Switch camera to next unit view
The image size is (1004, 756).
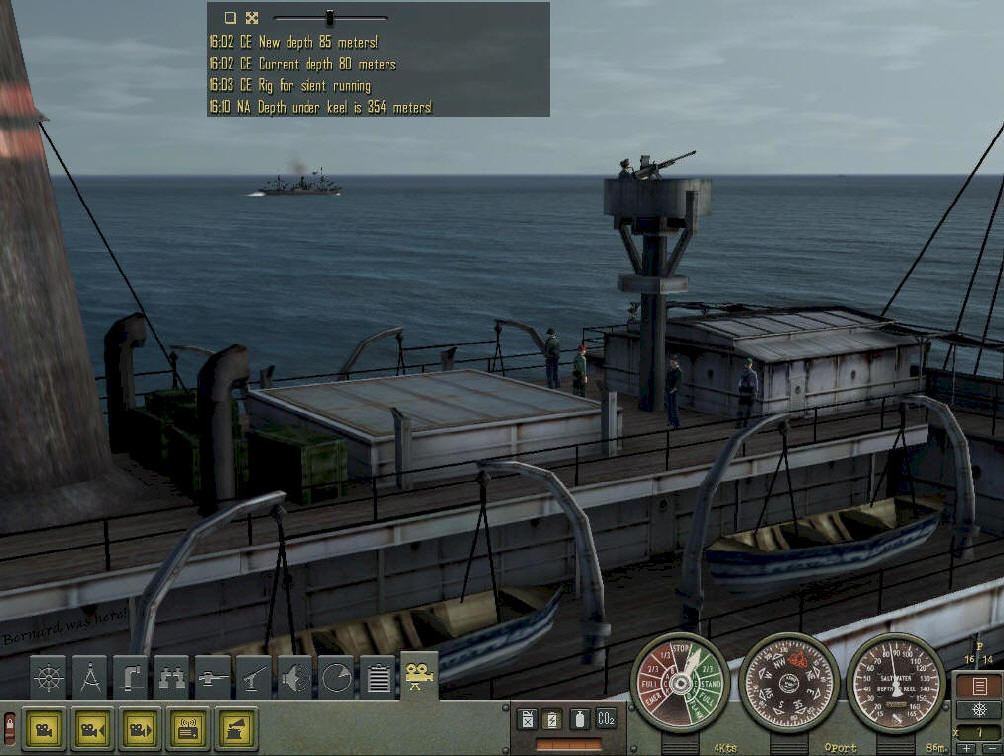coord(140,729)
